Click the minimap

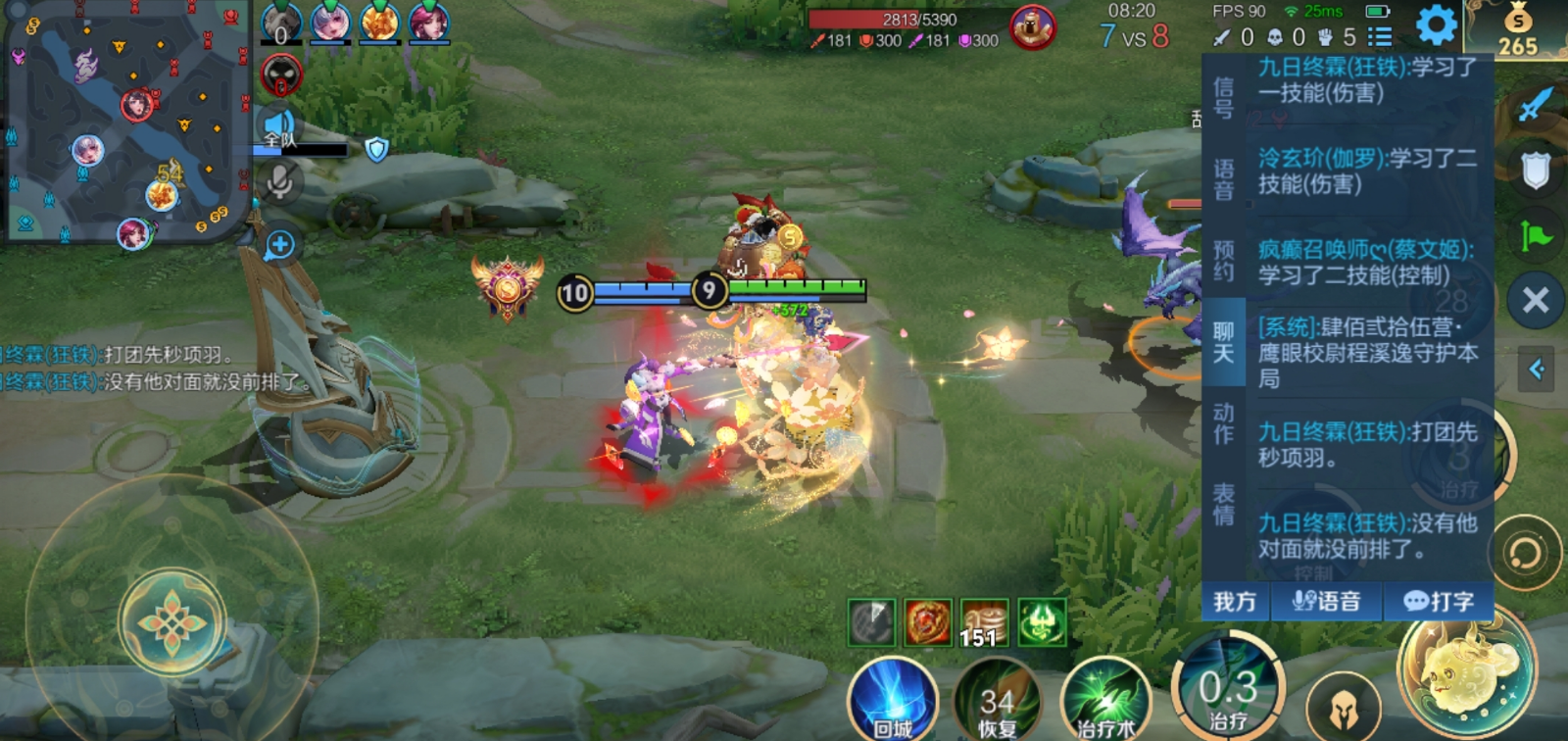[127, 122]
